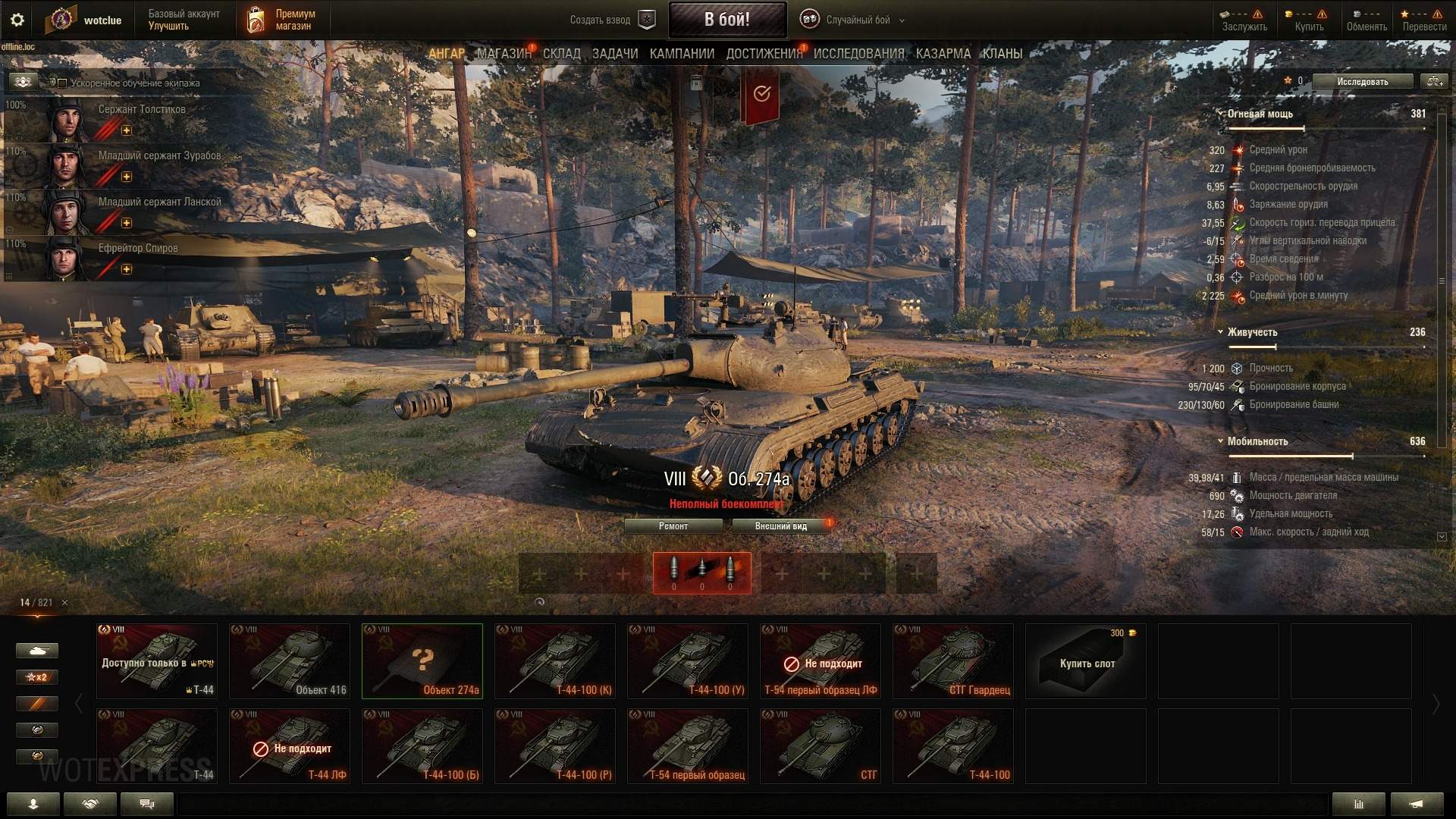The height and width of the screenshot is (819, 1456).
Task: Open the settings gear menu
Action: (17, 20)
